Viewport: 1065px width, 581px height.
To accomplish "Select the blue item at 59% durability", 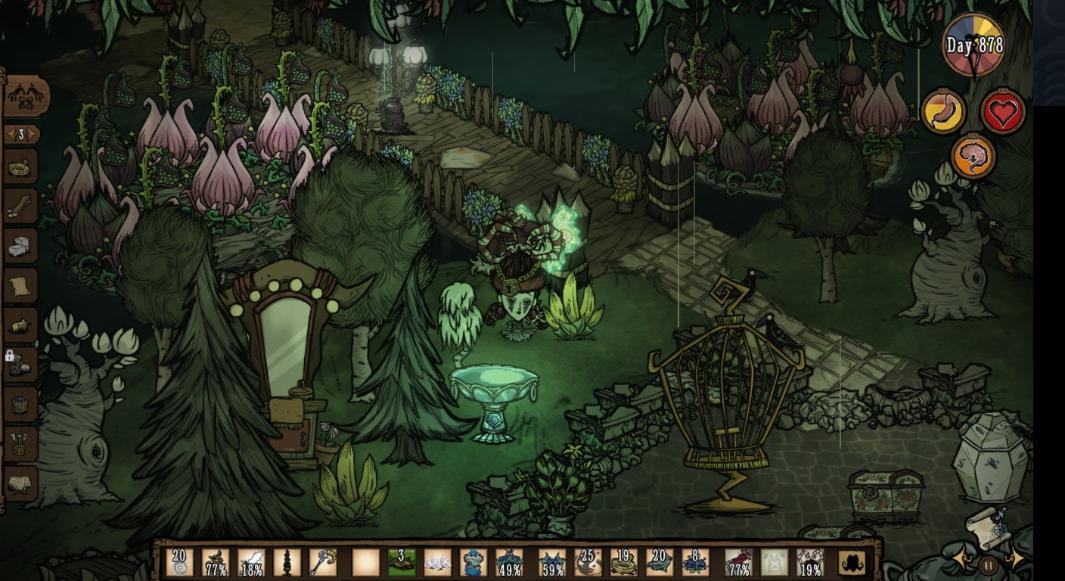I will (551, 562).
